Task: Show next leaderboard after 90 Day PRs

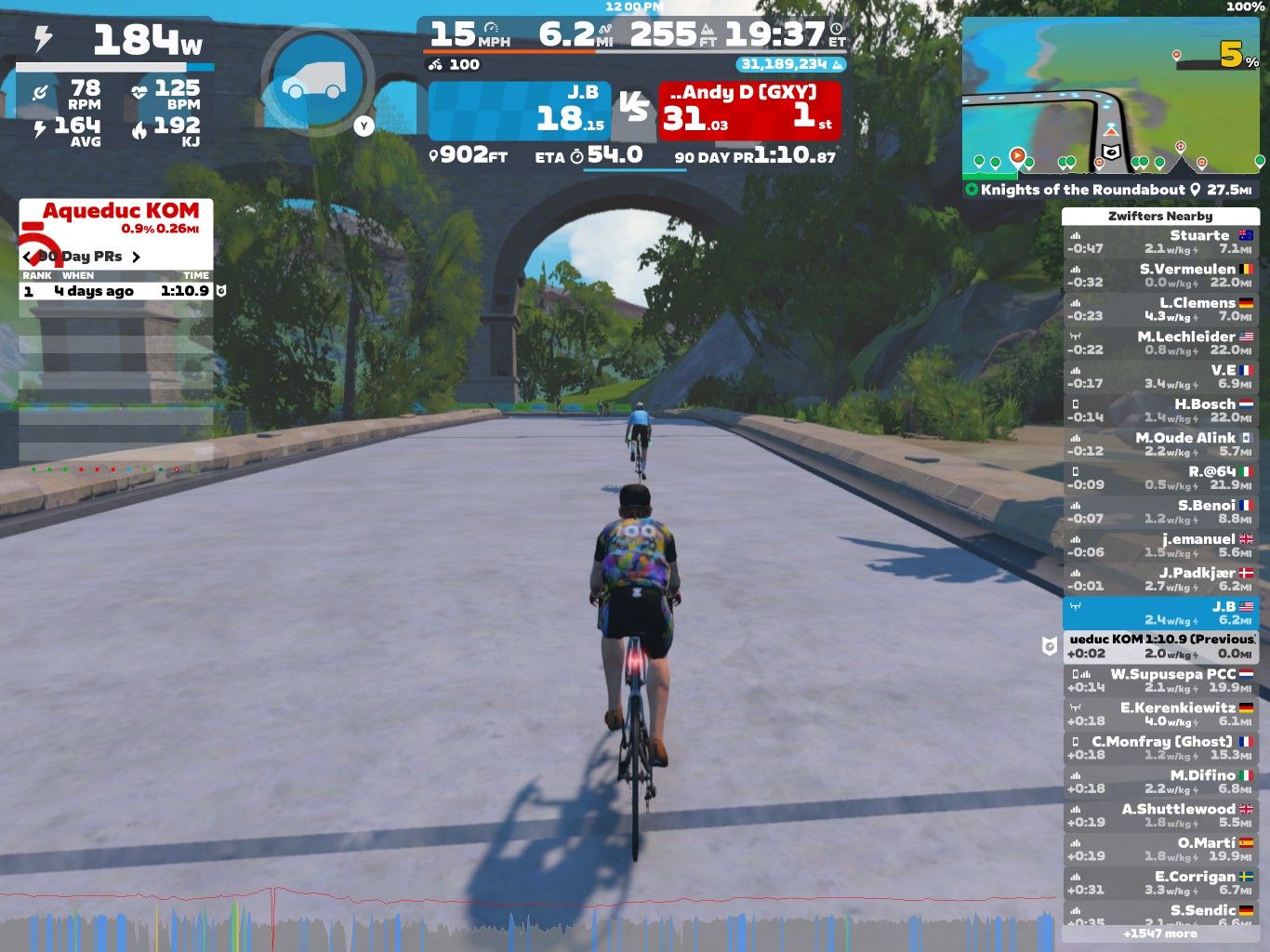Action: pos(136,257)
